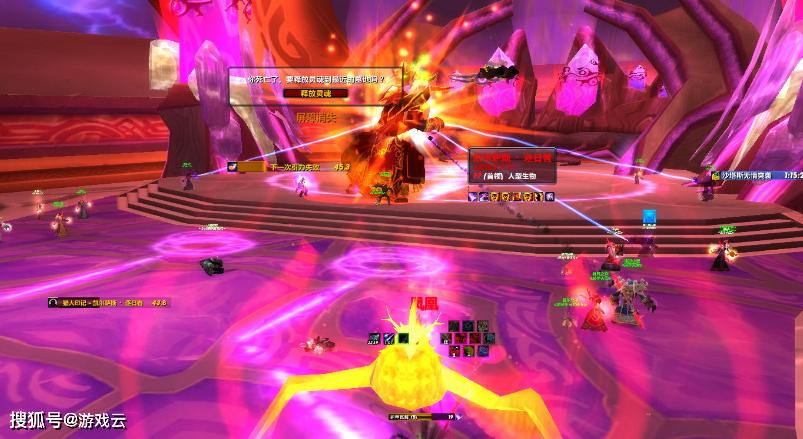The height and width of the screenshot is (439, 803).
Task: Click the 释放灵魂 release spirit button
Action: (x=314, y=92)
